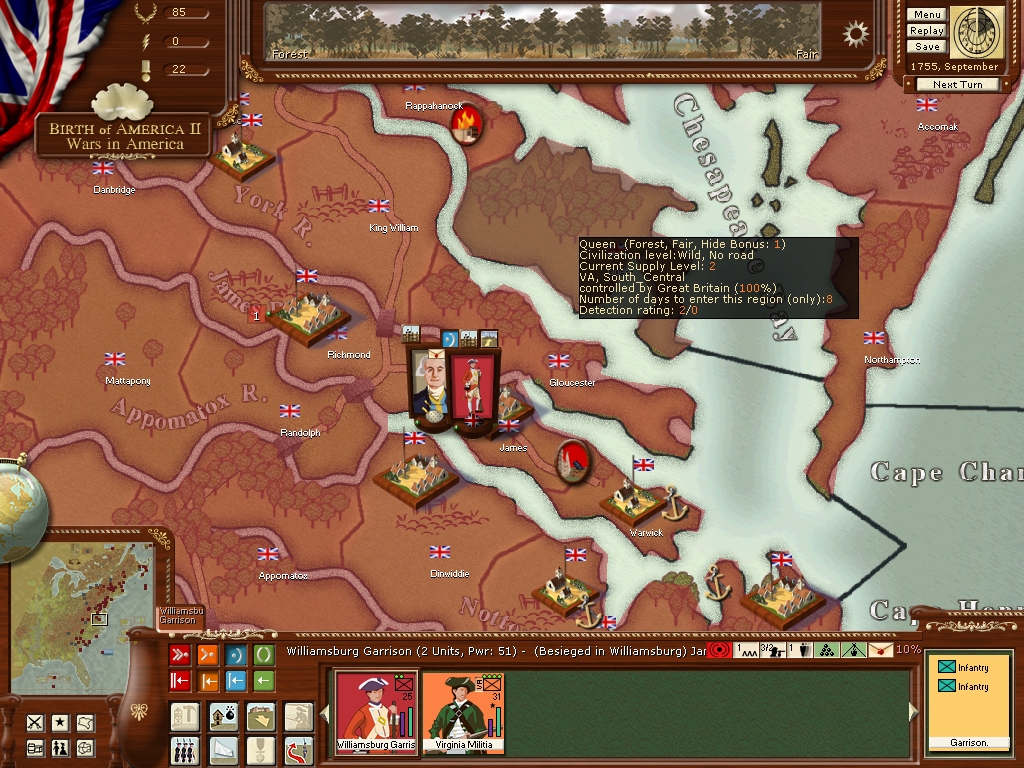1024x768 pixels.
Task: Open the game Menu
Action: coord(927,15)
